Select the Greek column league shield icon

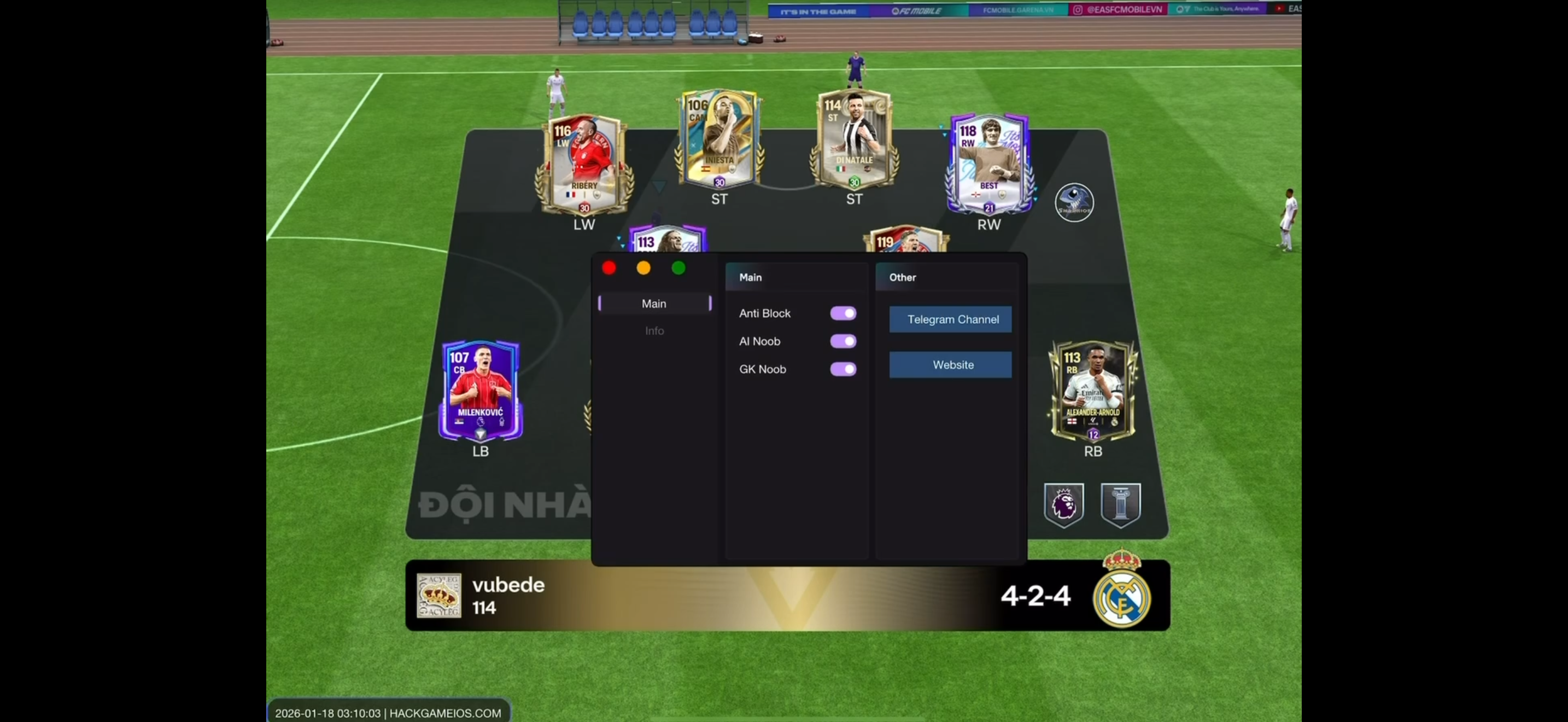pyautogui.click(x=1120, y=504)
